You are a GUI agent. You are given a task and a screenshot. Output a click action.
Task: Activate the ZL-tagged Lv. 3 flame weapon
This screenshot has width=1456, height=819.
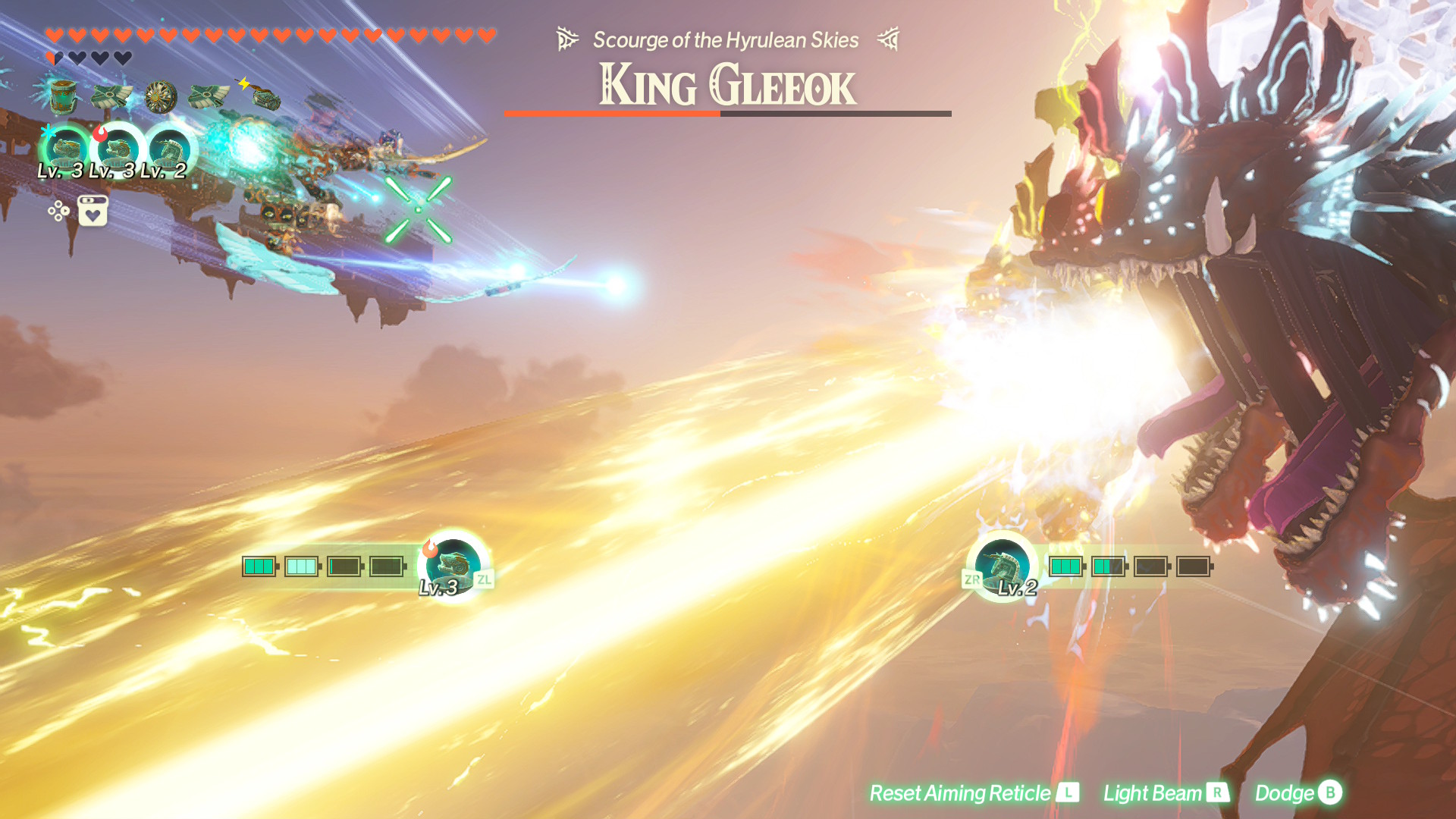(453, 566)
